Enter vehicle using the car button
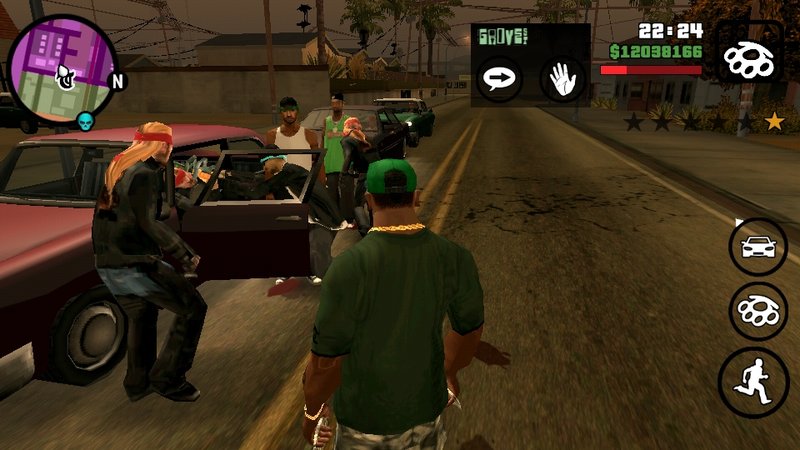Image resolution: width=800 pixels, height=450 pixels. tap(758, 246)
